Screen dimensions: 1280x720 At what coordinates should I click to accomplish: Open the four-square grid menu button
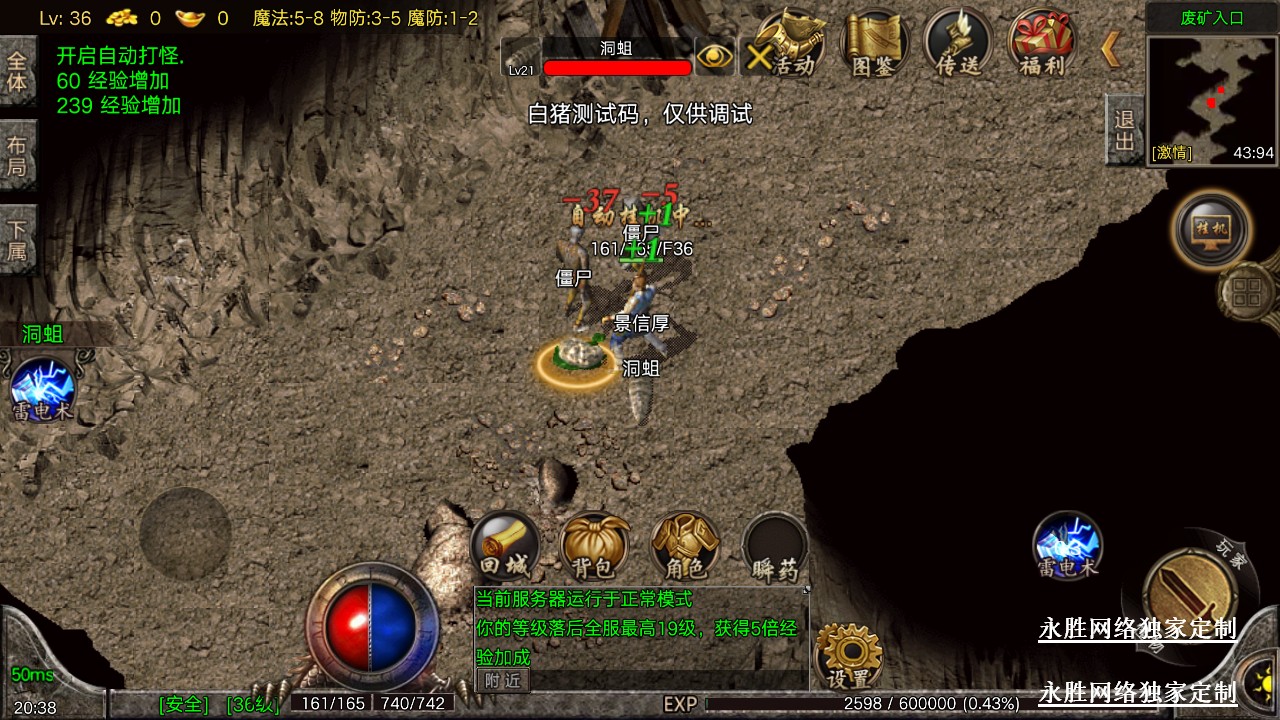point(1248,294)
